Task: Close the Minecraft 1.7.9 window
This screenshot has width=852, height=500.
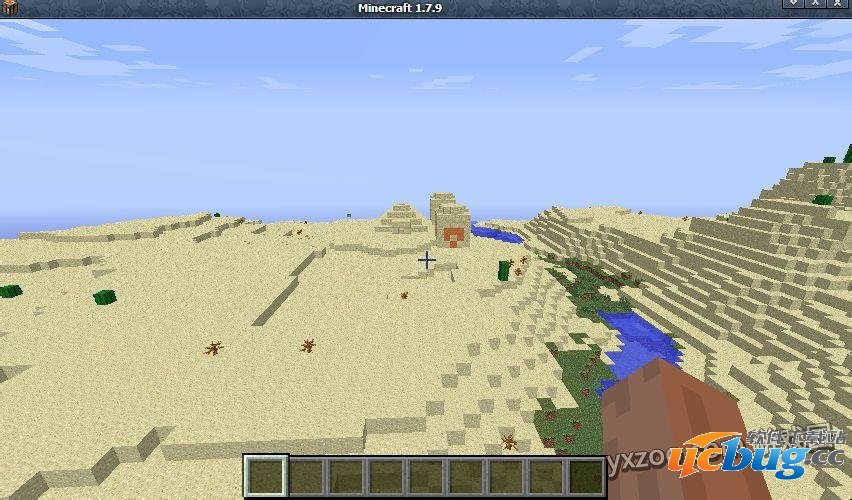Action: (x=840, y=6)
